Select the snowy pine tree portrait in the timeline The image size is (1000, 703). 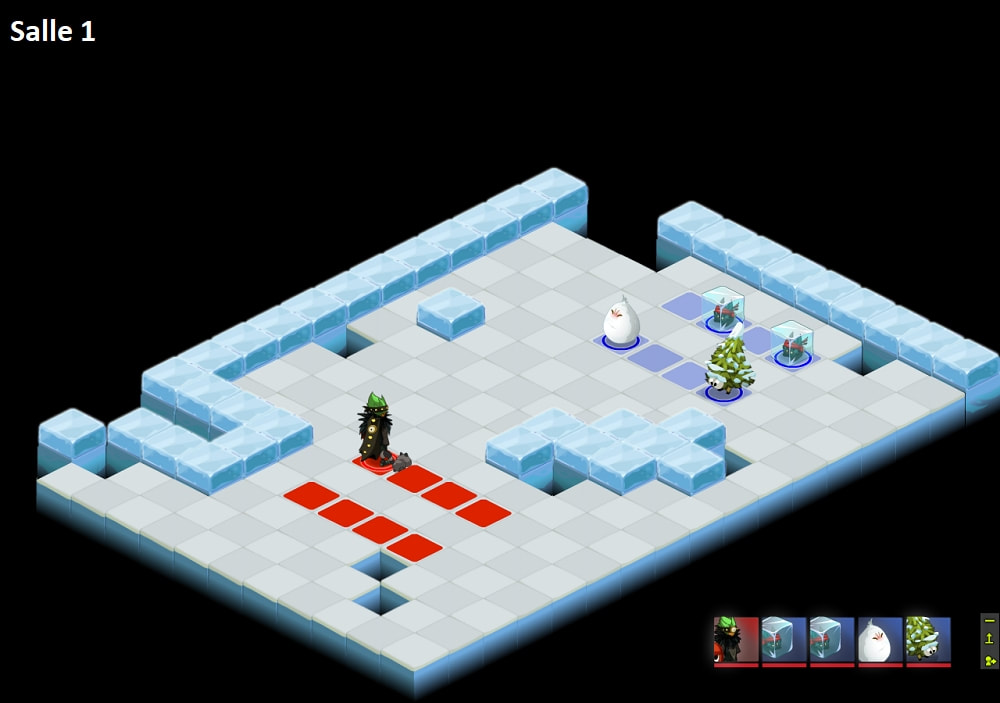tap(928, 640)
